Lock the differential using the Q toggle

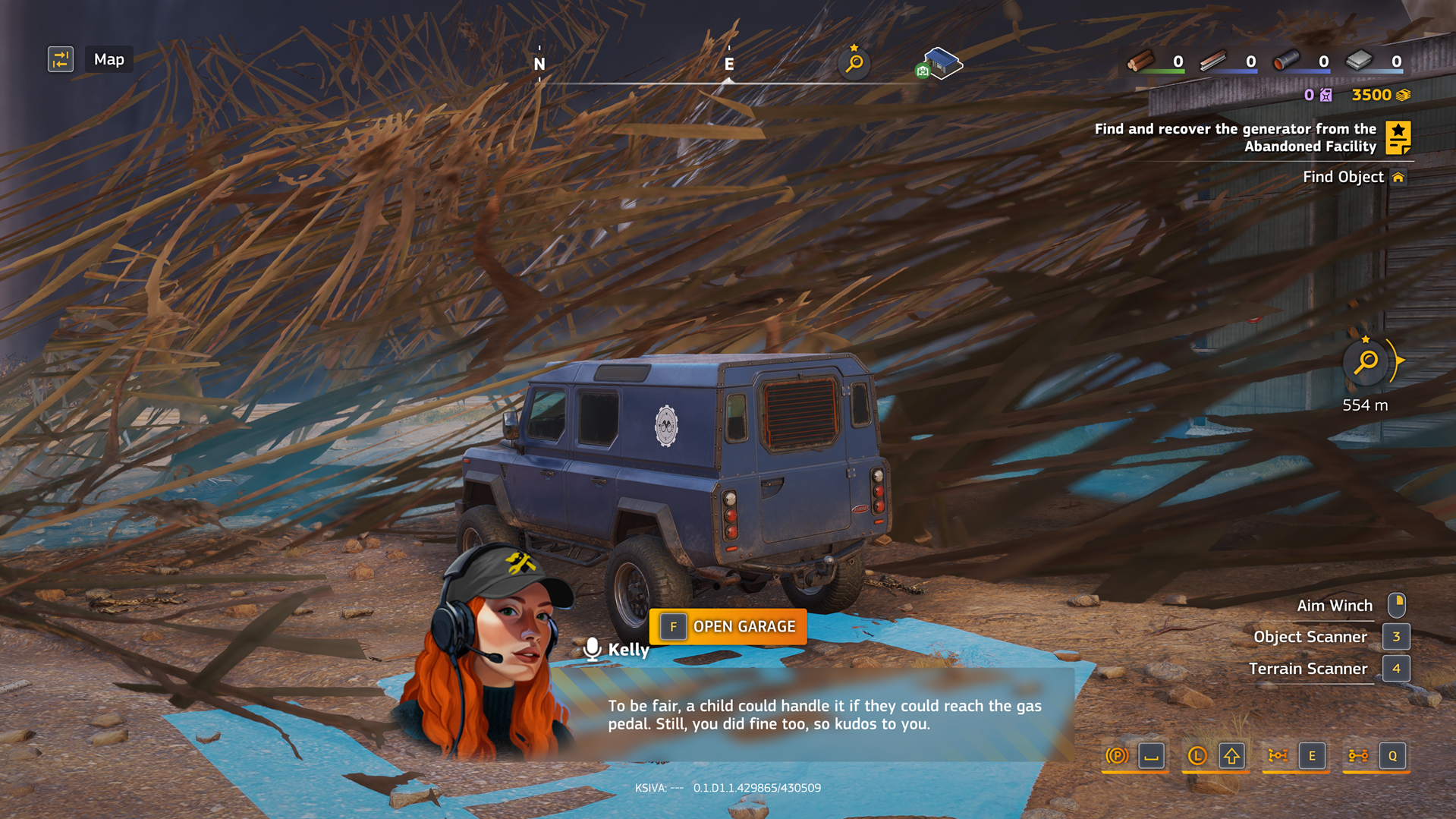[x=1392, y=756]
